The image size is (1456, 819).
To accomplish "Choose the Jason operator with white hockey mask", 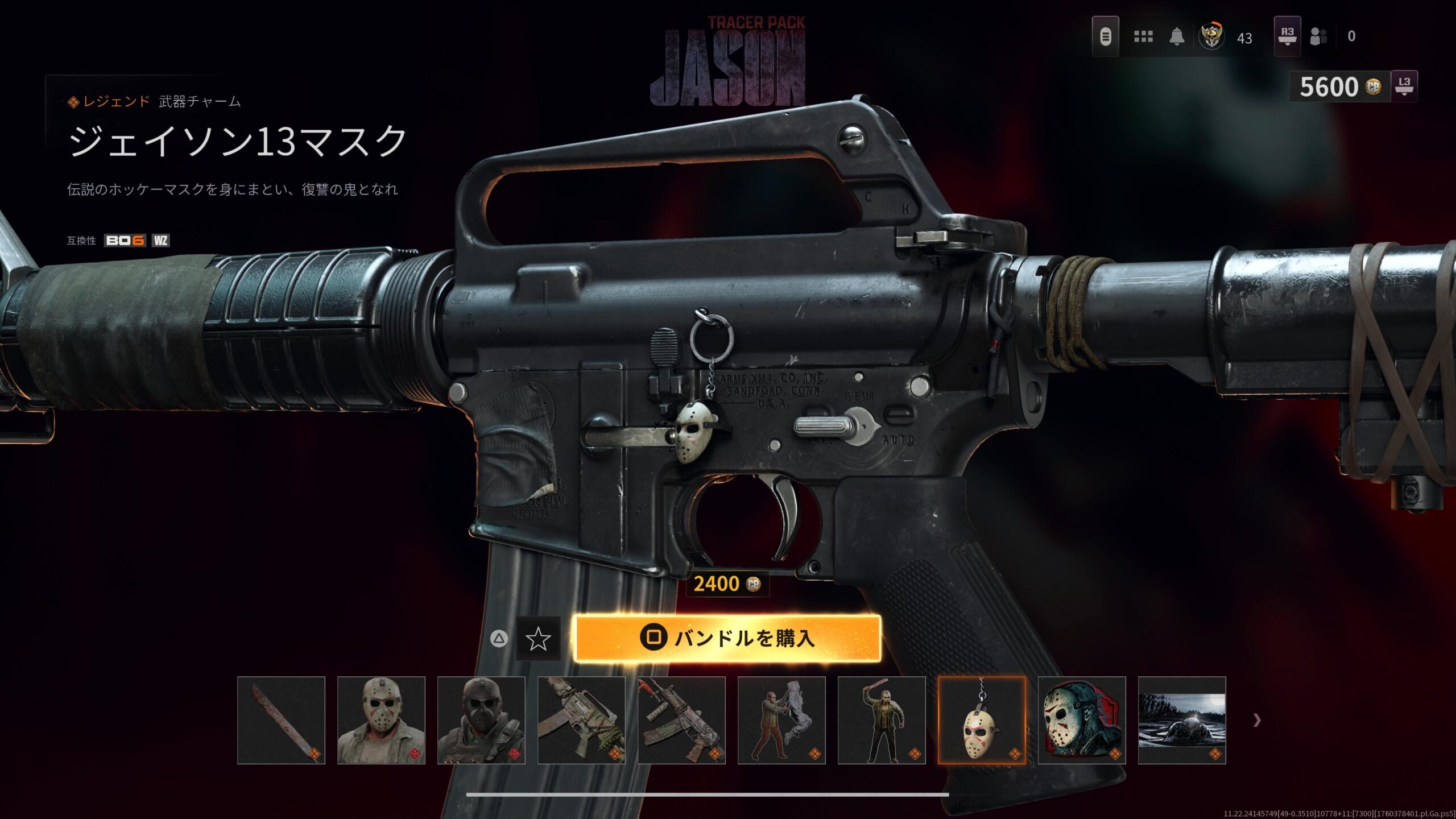I will [x=381, y=720].
